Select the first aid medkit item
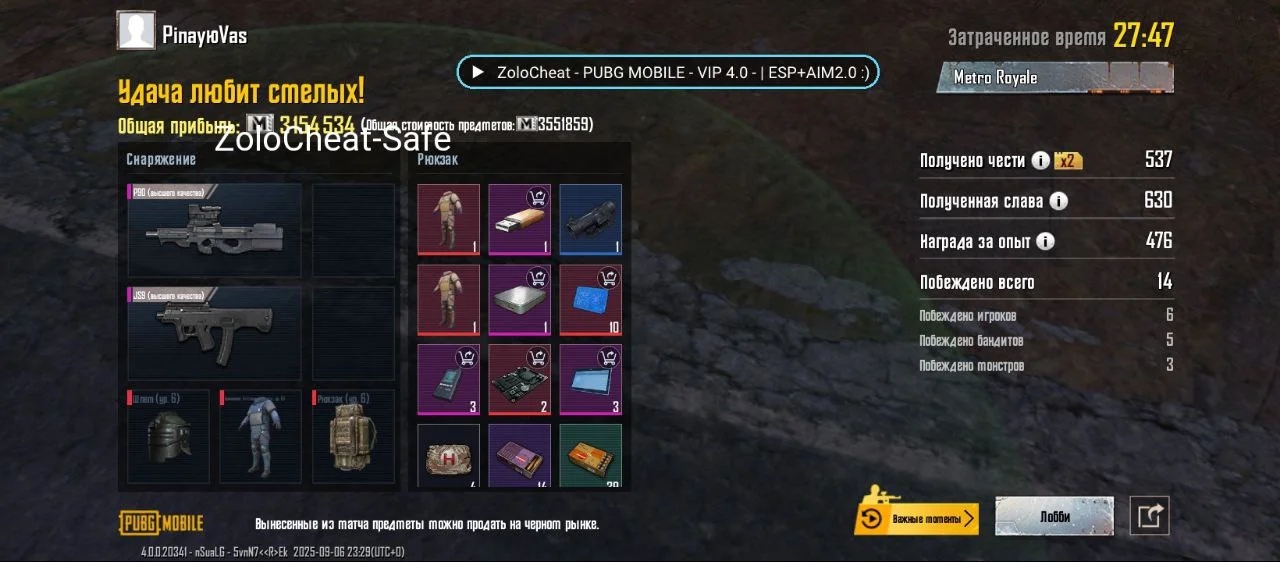Image resolution: width=1280 pixels, height=562 pixels. (x=448, y=455)
